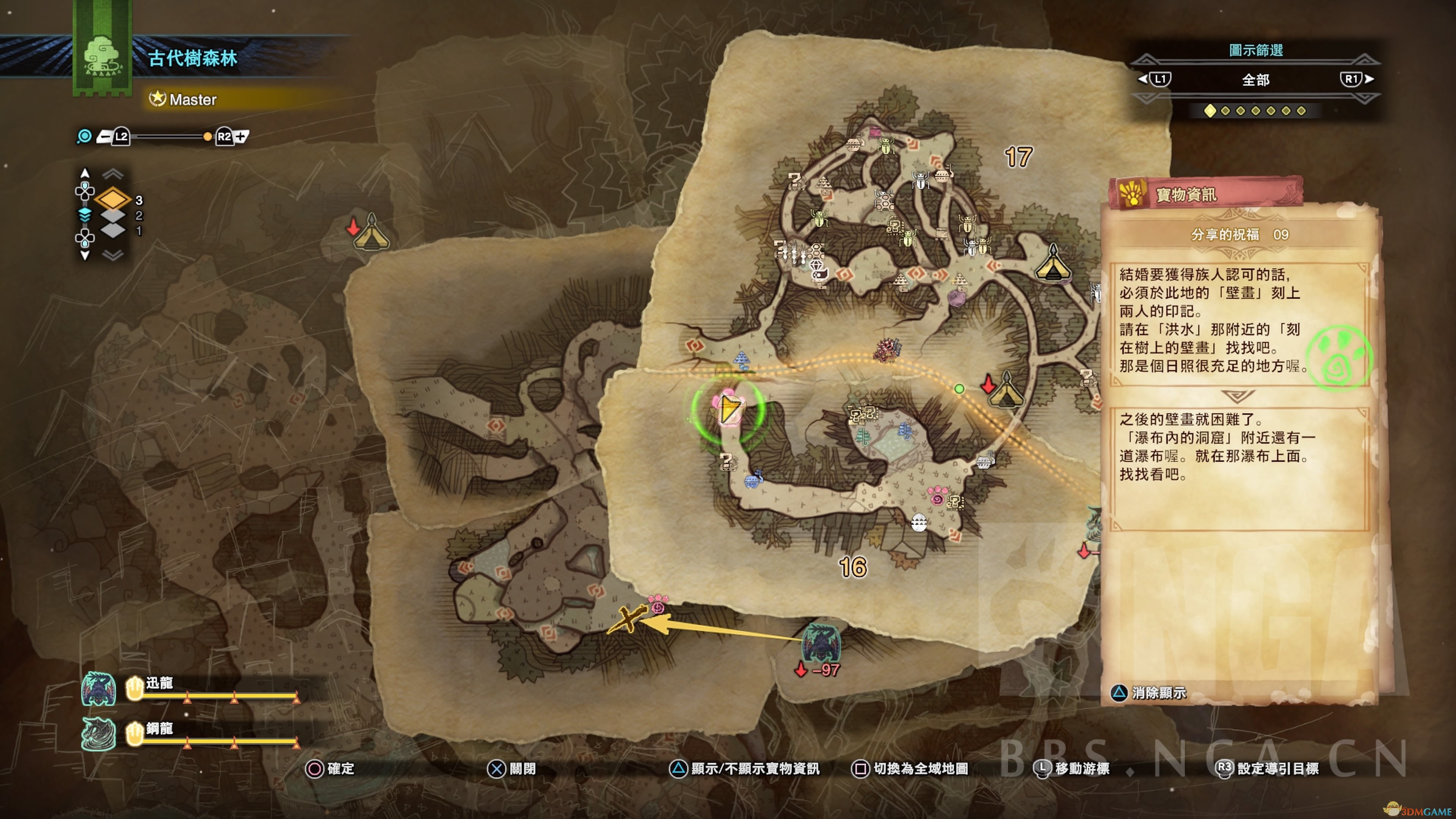Click the player arrow marker in the green ring
Viewport: 1456px width, 819px height.
point(728,408)
